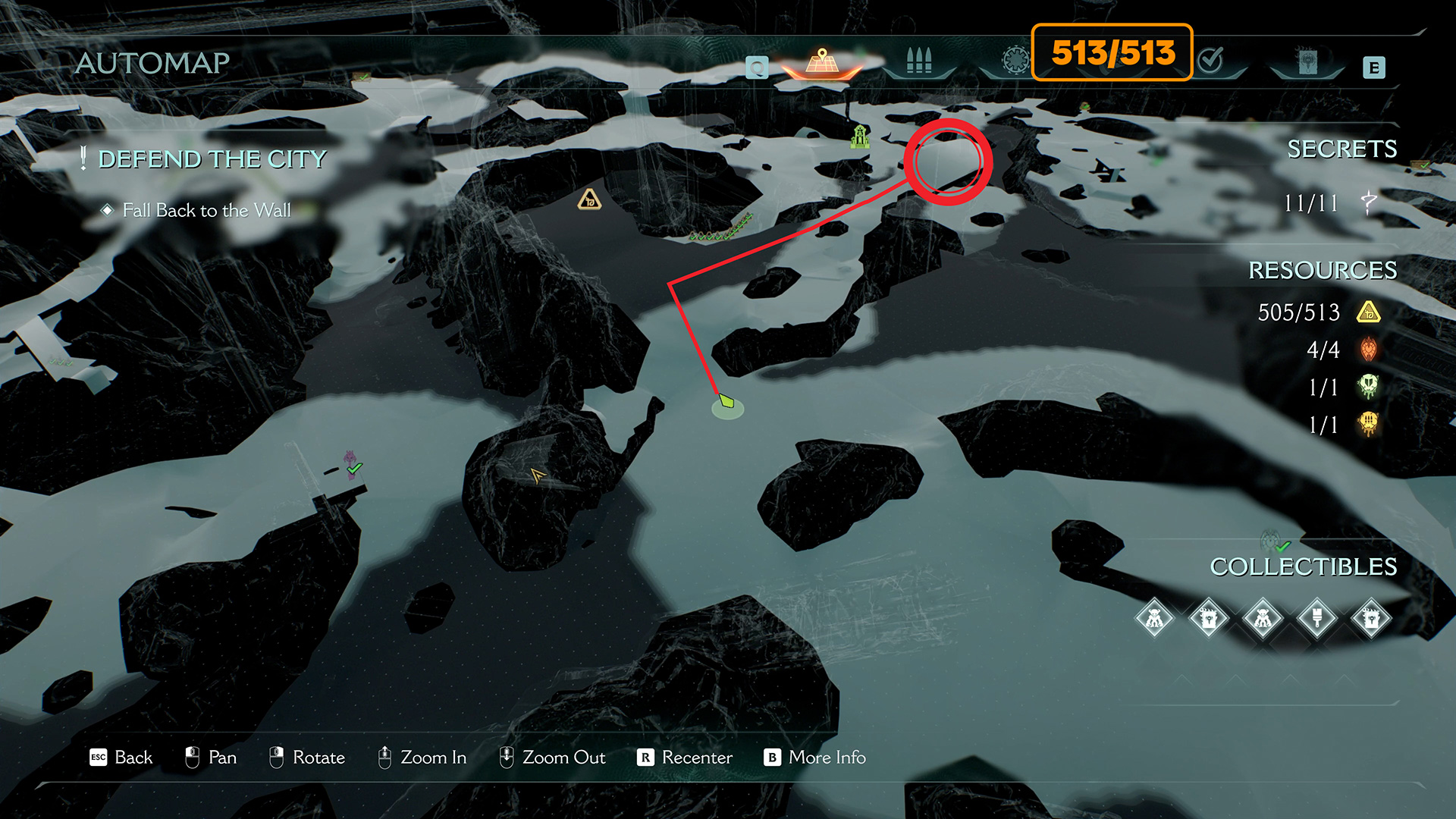Viewport: 1456px width, 819px height.
Task: Select the automap tab icon
Action: [822, 61]
